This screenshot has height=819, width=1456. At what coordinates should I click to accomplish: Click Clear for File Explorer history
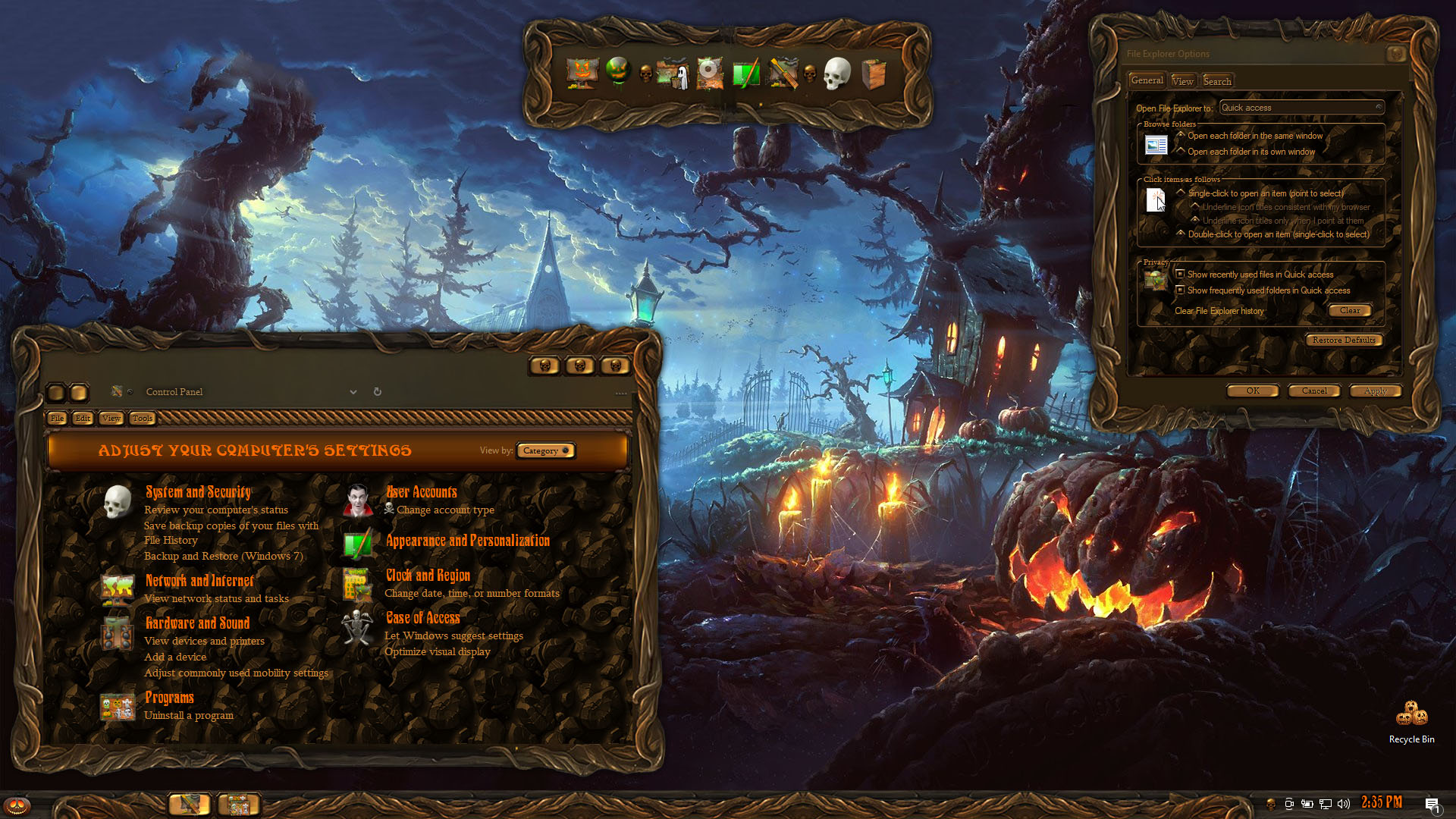(x=1350, y=311)
